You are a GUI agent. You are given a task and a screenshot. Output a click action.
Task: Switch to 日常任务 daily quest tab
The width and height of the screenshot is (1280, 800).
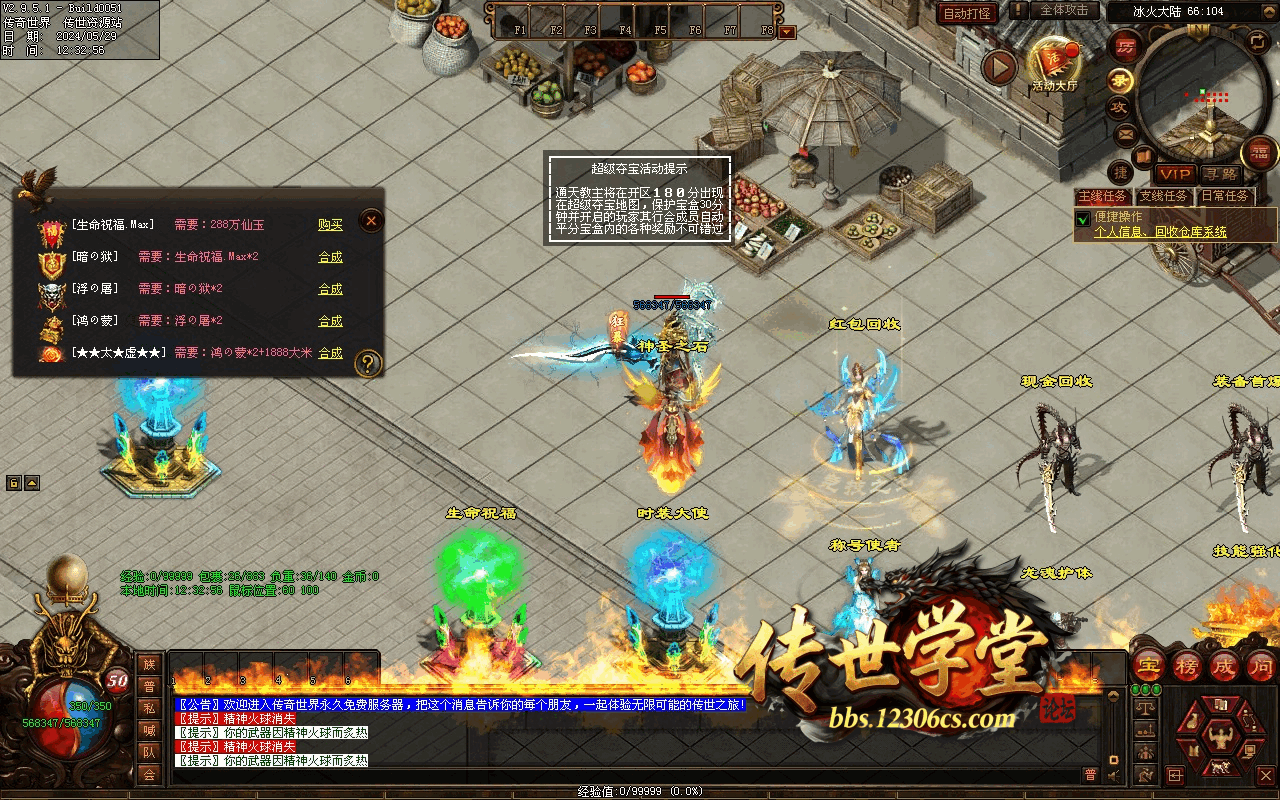point(1225,196)
